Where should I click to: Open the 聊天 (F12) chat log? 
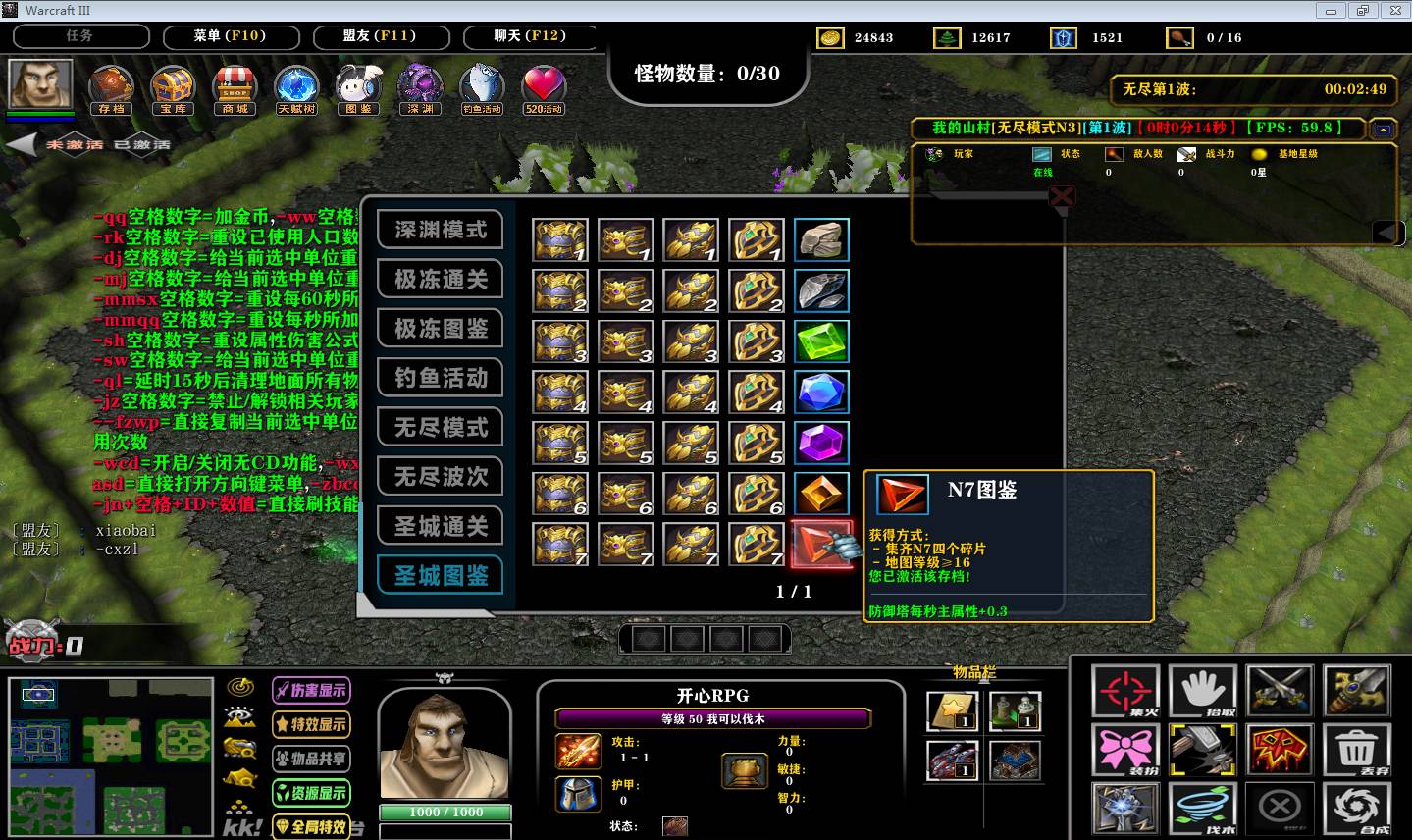pyautogui.click(x=530, y=36)
